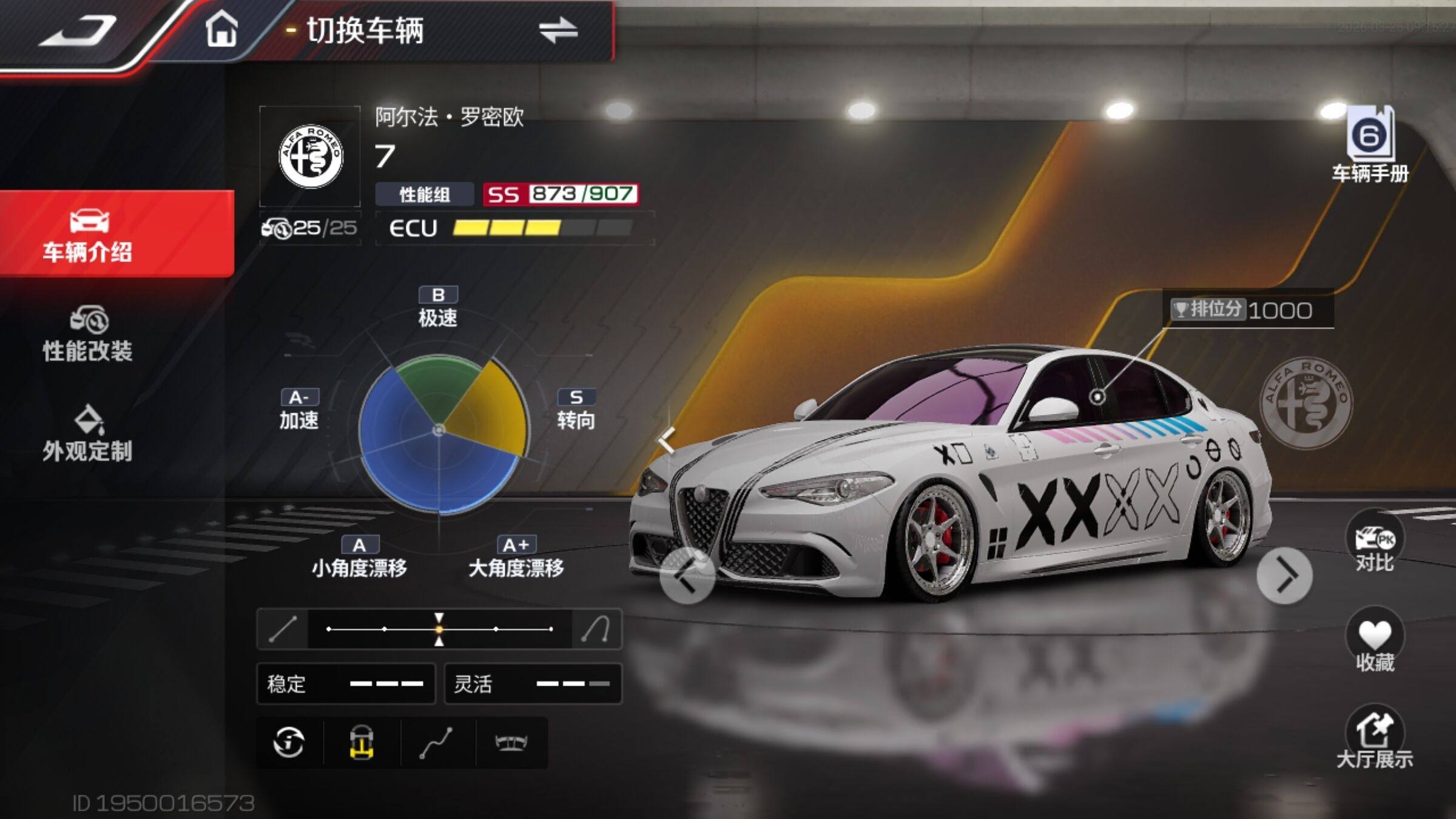1456x819 pixels.
Task: Open the 外观定制 customization tab
Action: click(88, 434)
